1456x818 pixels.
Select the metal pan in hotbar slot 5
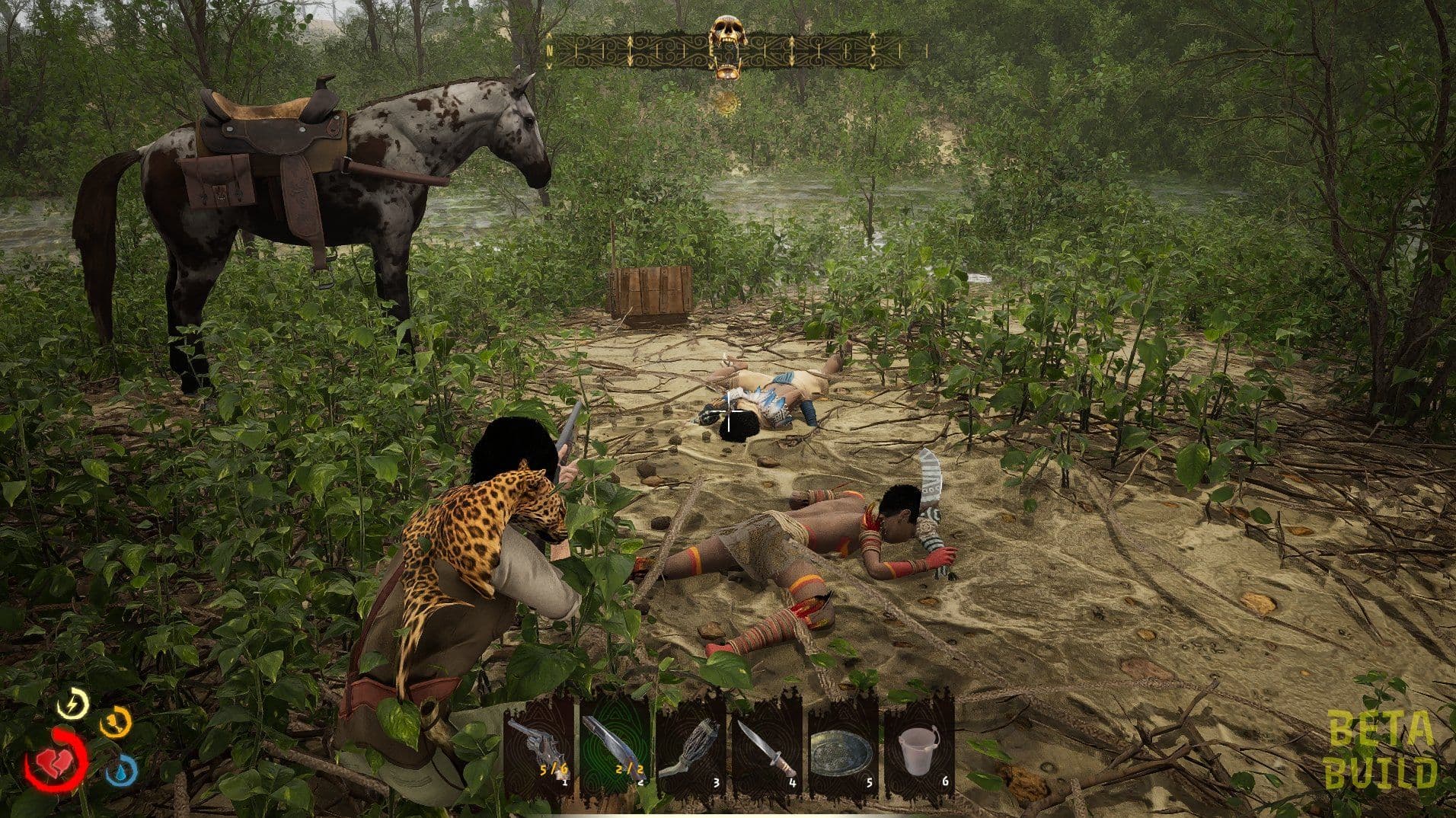coord(843,751)
